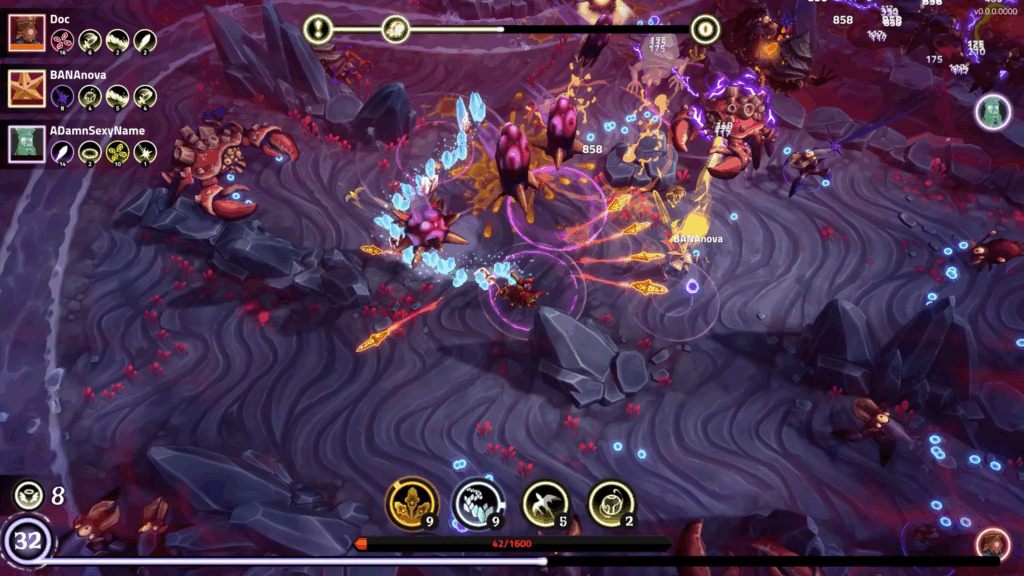Select BANAnova's starfish portrait
This screenshot has height=576, width=1024.
click(24, 88)
